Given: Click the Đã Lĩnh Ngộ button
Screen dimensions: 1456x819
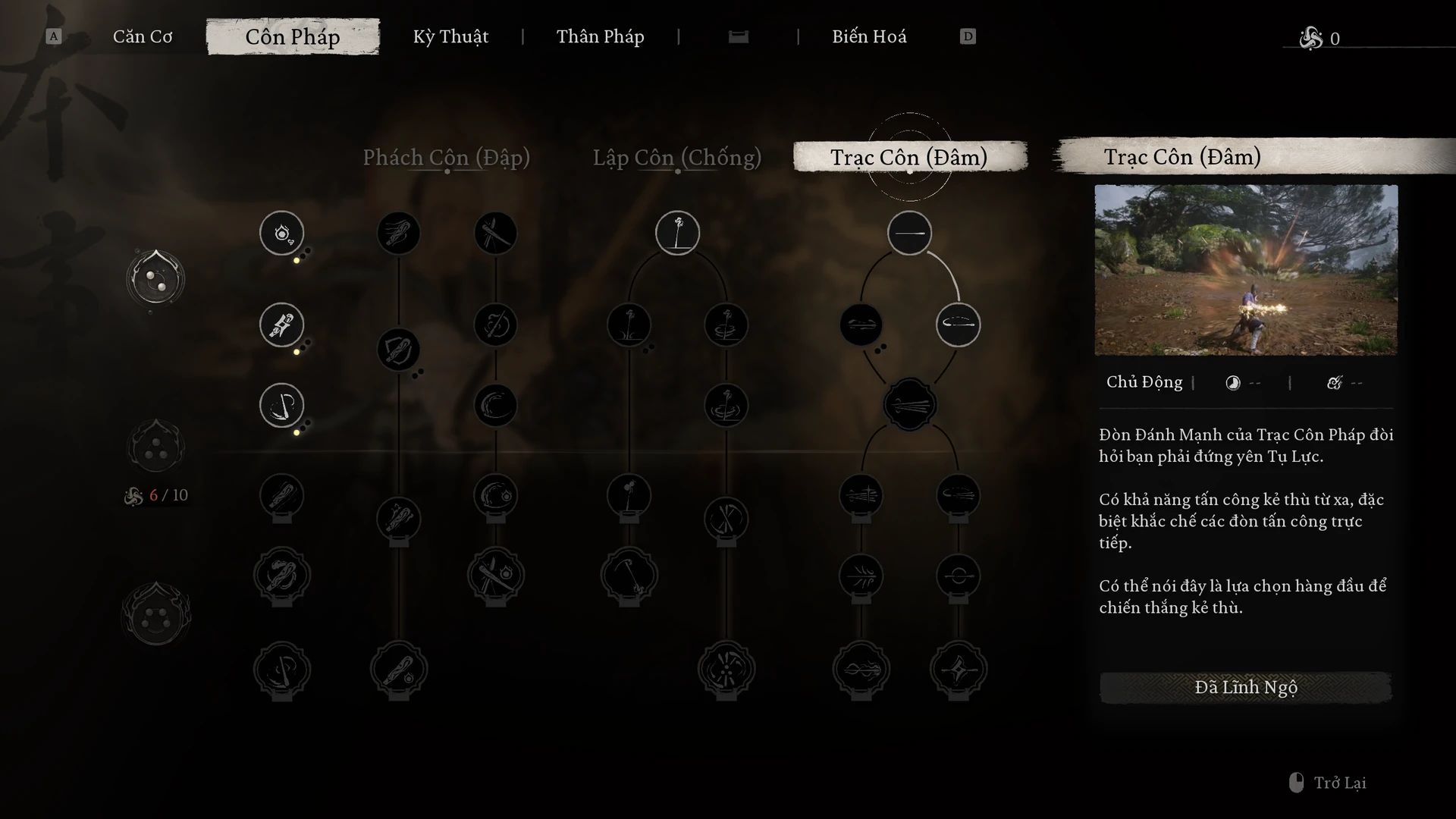Looking at the screenshot, I should [x=1245, y=687].
